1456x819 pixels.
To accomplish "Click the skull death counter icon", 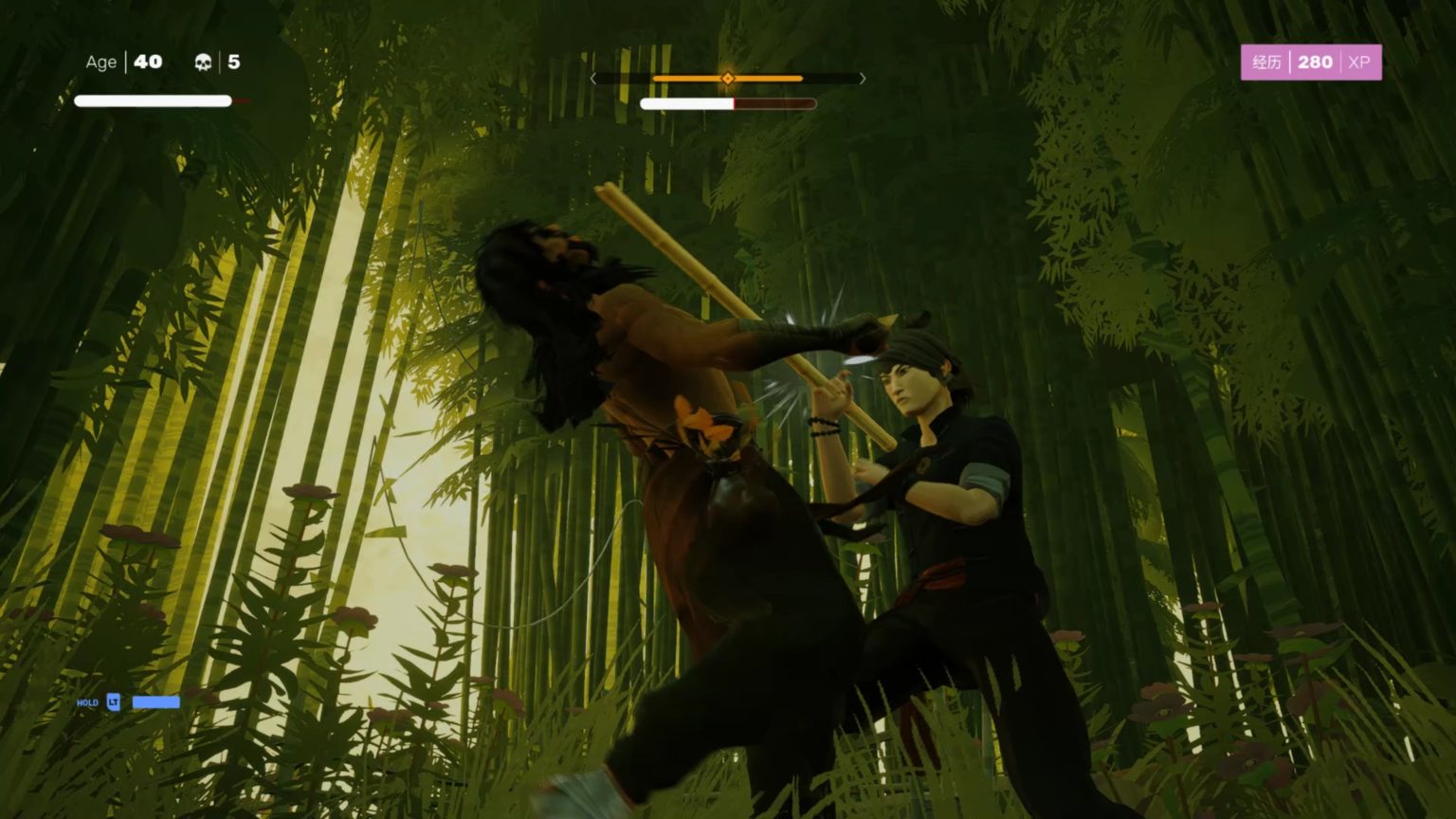I will pos(202,63).
